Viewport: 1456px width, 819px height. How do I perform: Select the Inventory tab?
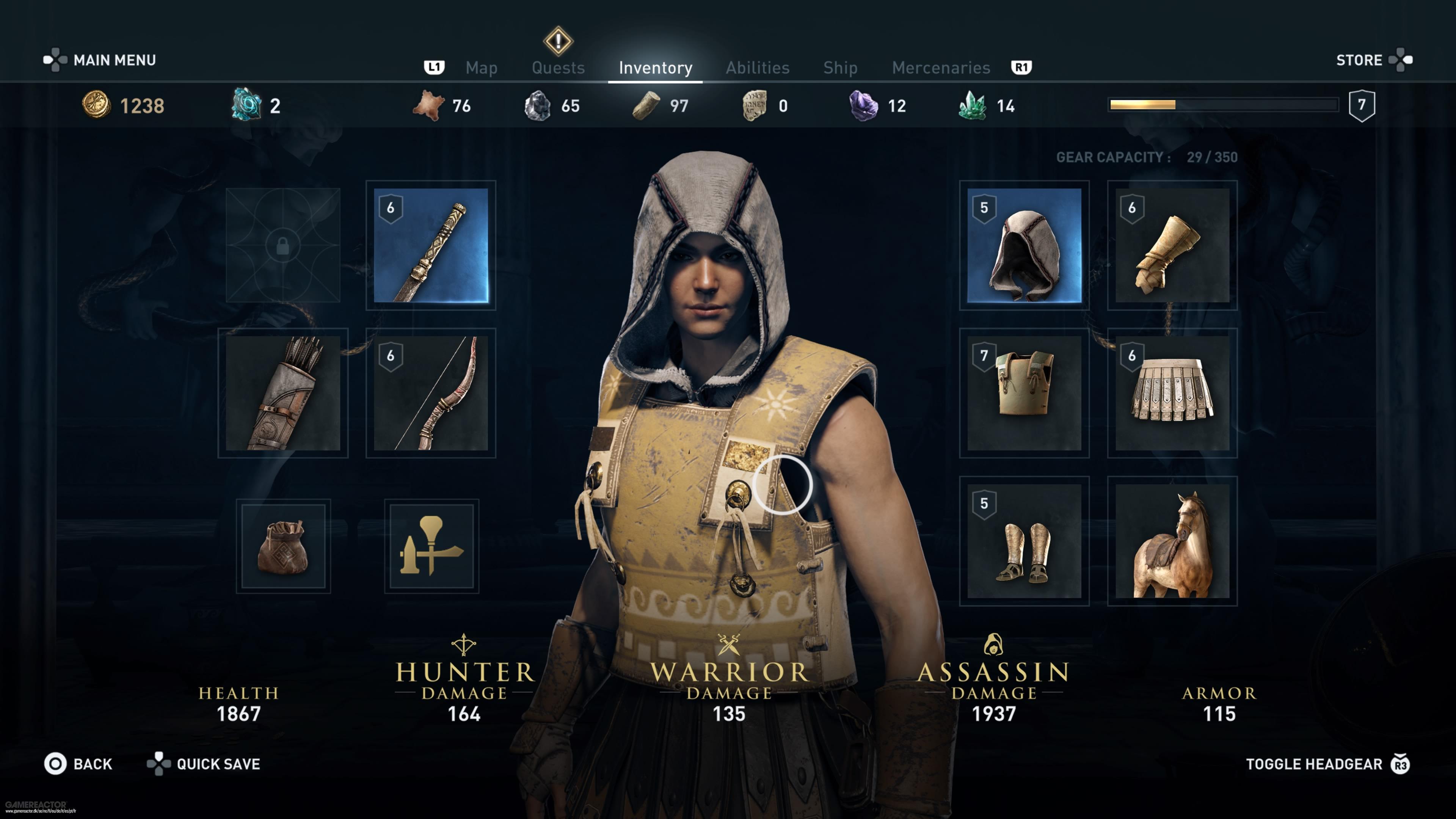[655, 68]
